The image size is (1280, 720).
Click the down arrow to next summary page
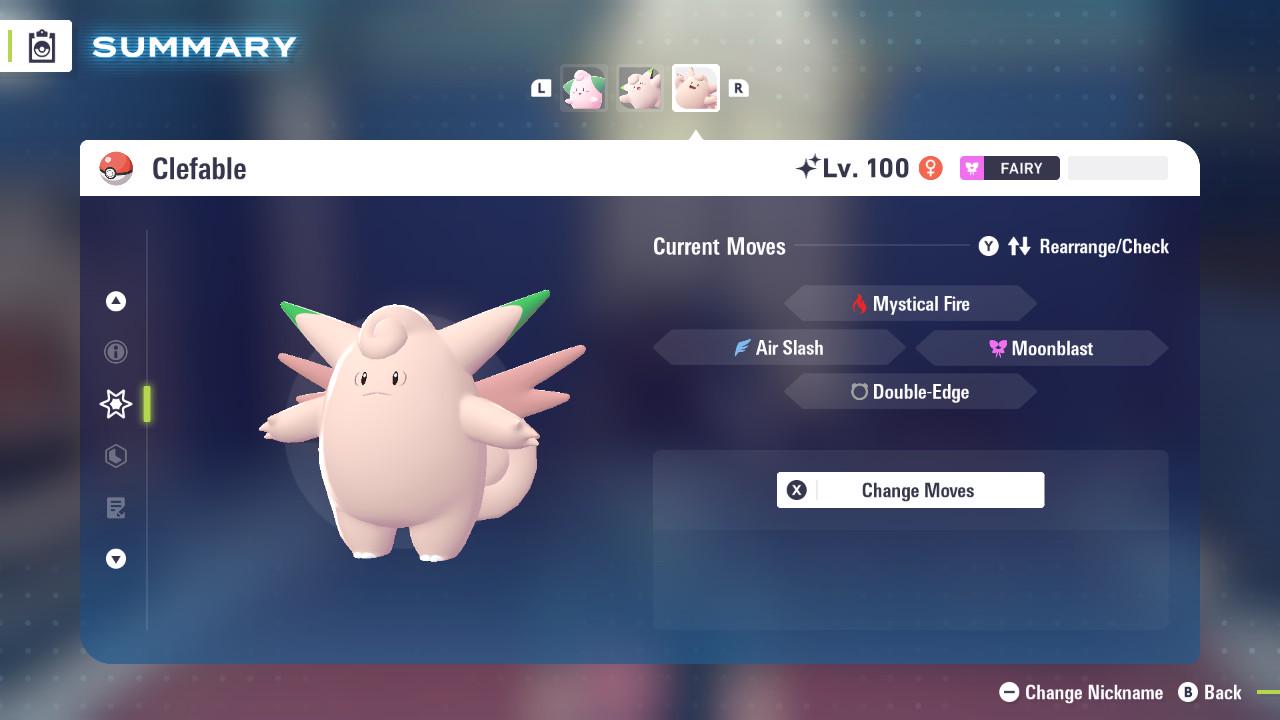pyautogui.click(x=116, y=559)
